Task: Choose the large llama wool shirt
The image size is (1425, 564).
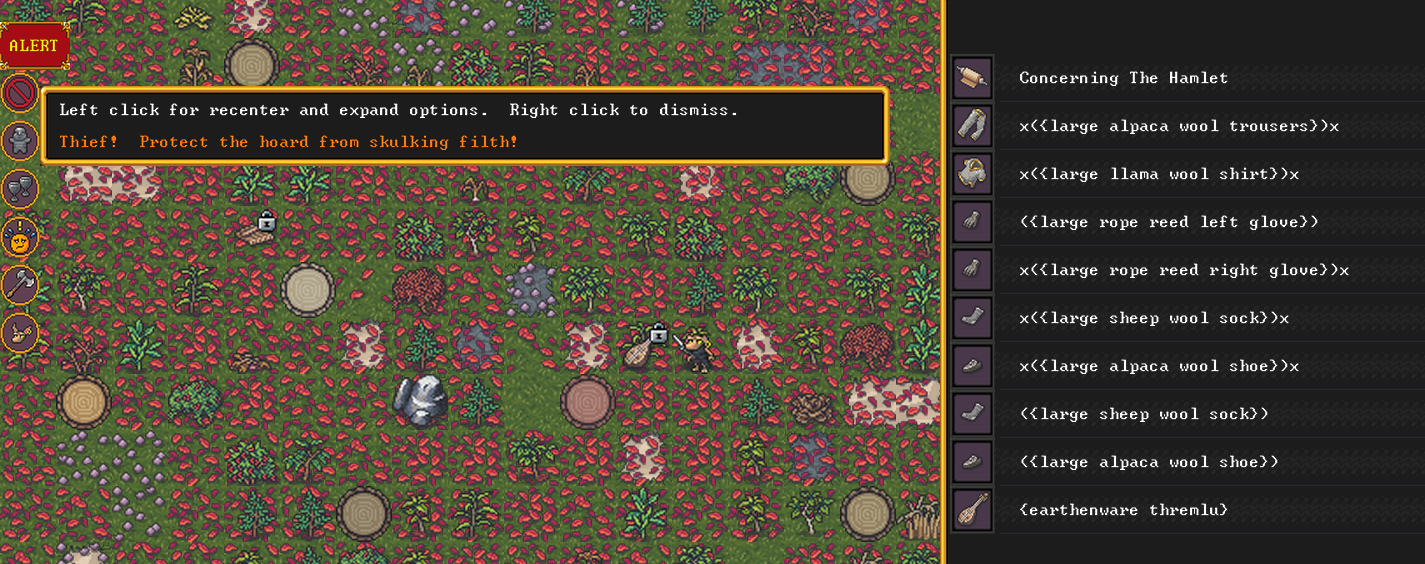Action: [x=1158, y=174]
